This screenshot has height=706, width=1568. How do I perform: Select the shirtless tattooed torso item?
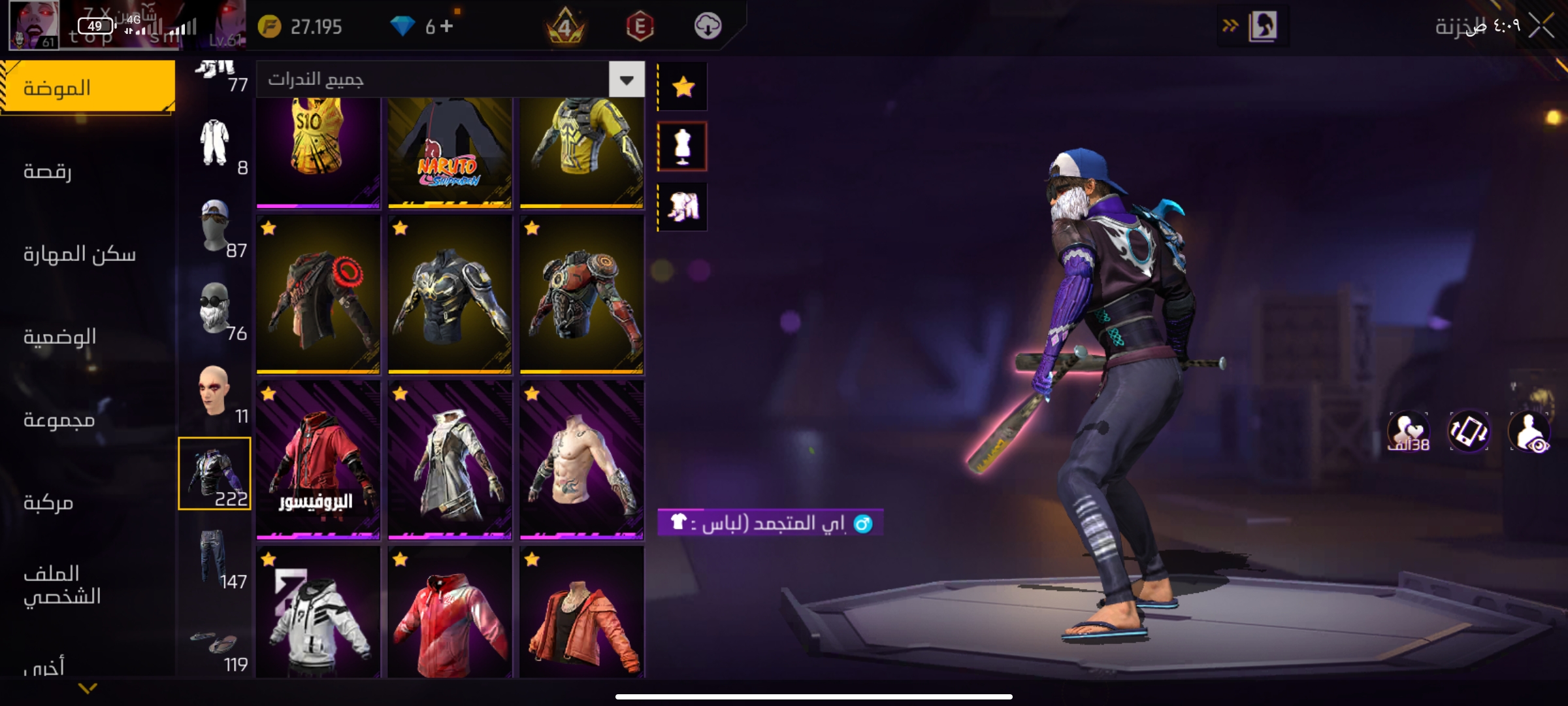581,460
